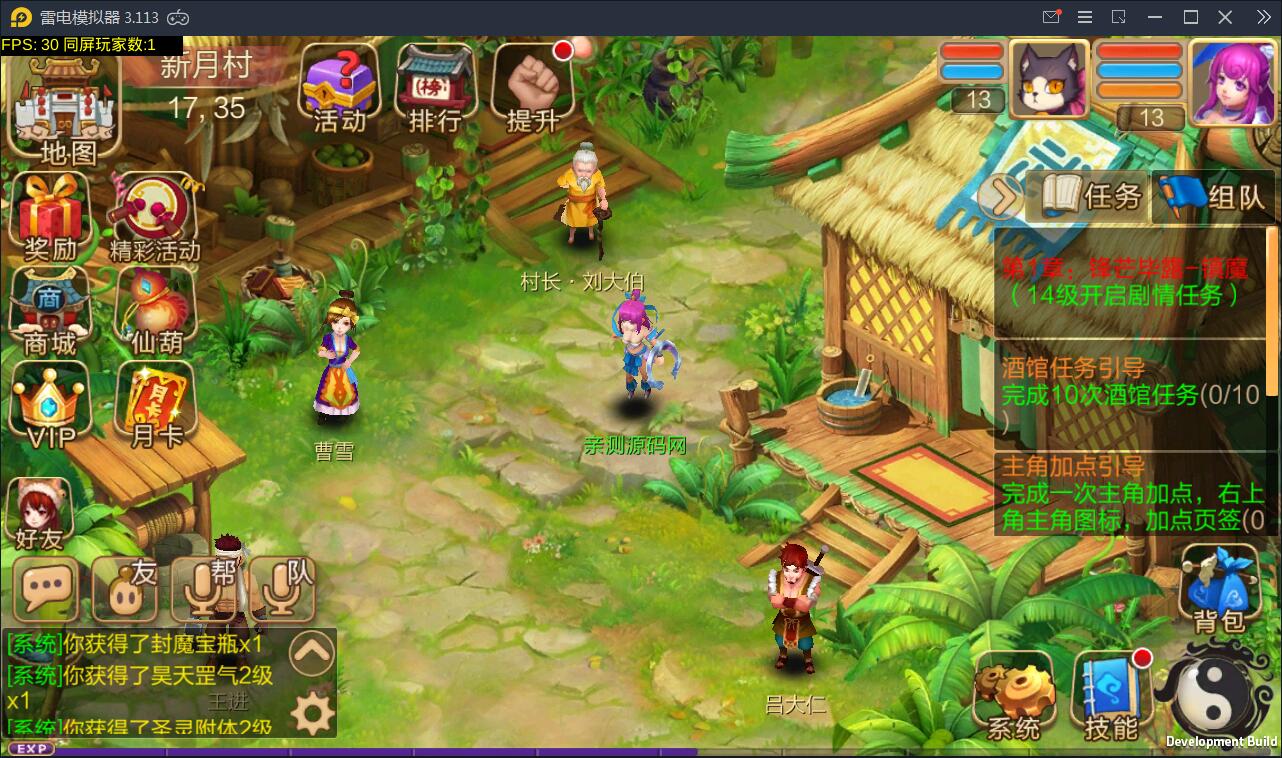The width and height of the screenshot is (1282, 758).
Task: Open the 活动 treasure chest menu
Action: click(340, 89)
